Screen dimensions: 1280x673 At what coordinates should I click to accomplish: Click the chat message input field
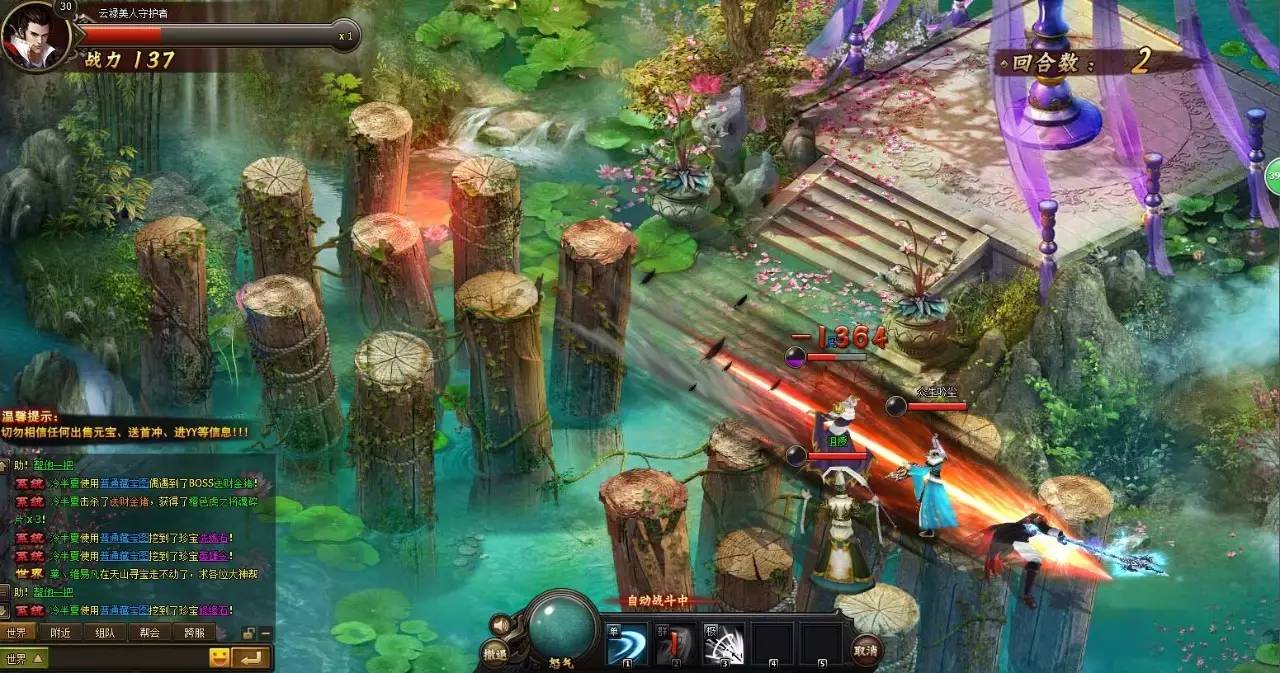[125, 658]
